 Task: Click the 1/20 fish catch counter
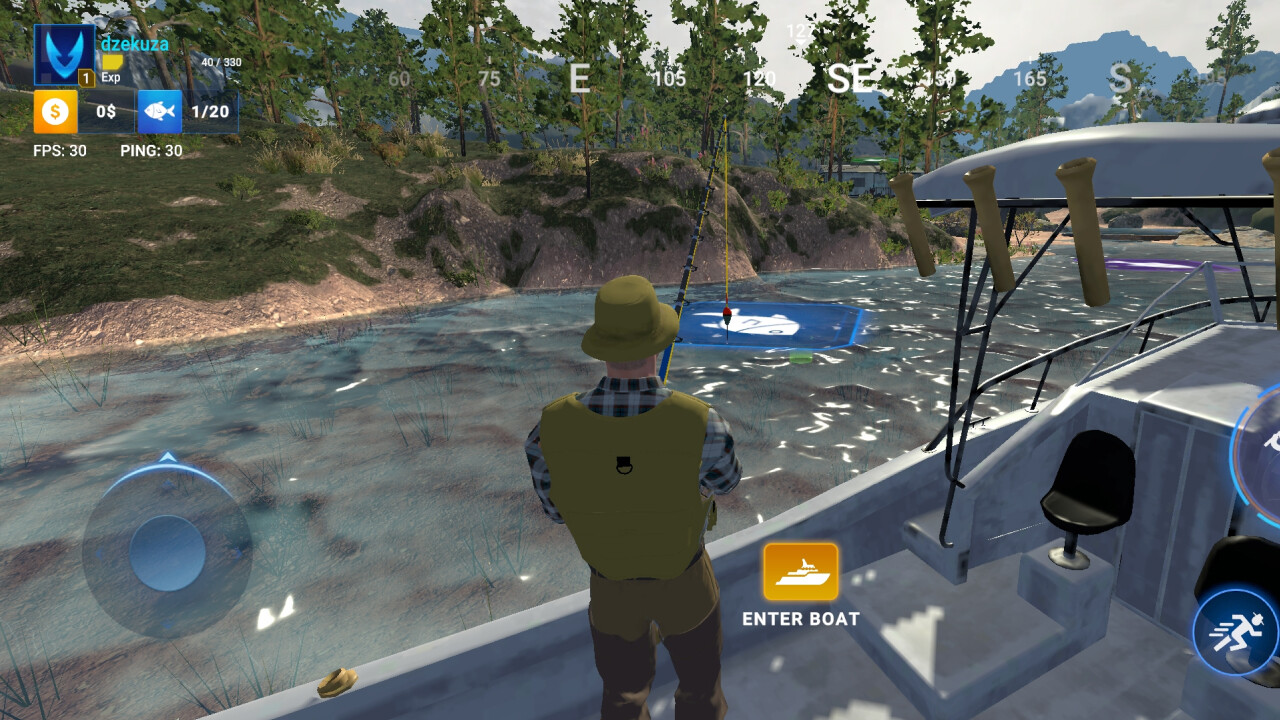[x=212, y=111]
